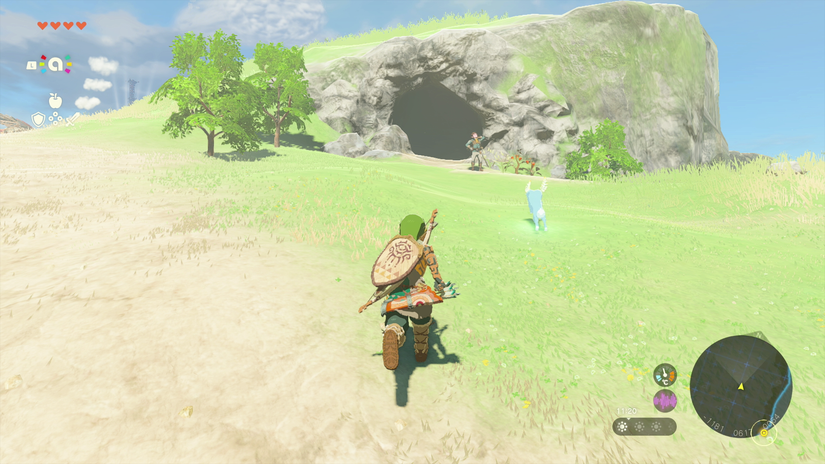Image resolution: width=825 pixels, height=464 pixels.
Task: Activate the ability wheel icon with colored dots
Action: pos(55,65)
